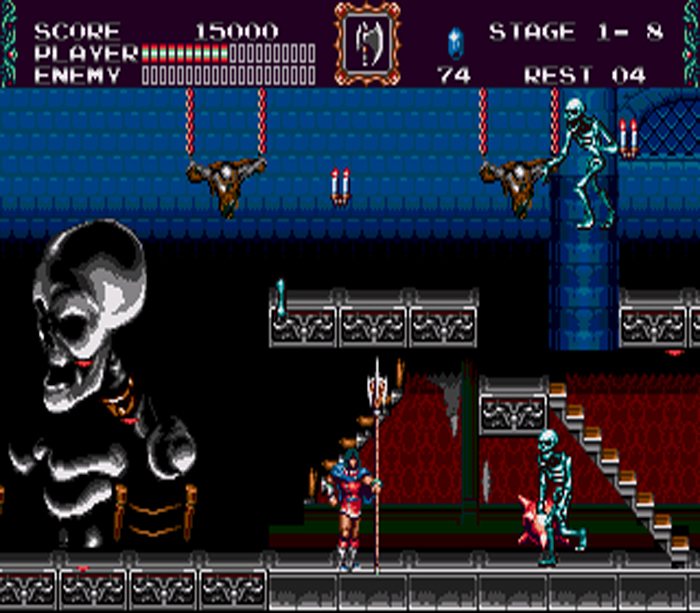Click the blue gem ammo icon
This screenshot has width=700, height=613.
455,41
